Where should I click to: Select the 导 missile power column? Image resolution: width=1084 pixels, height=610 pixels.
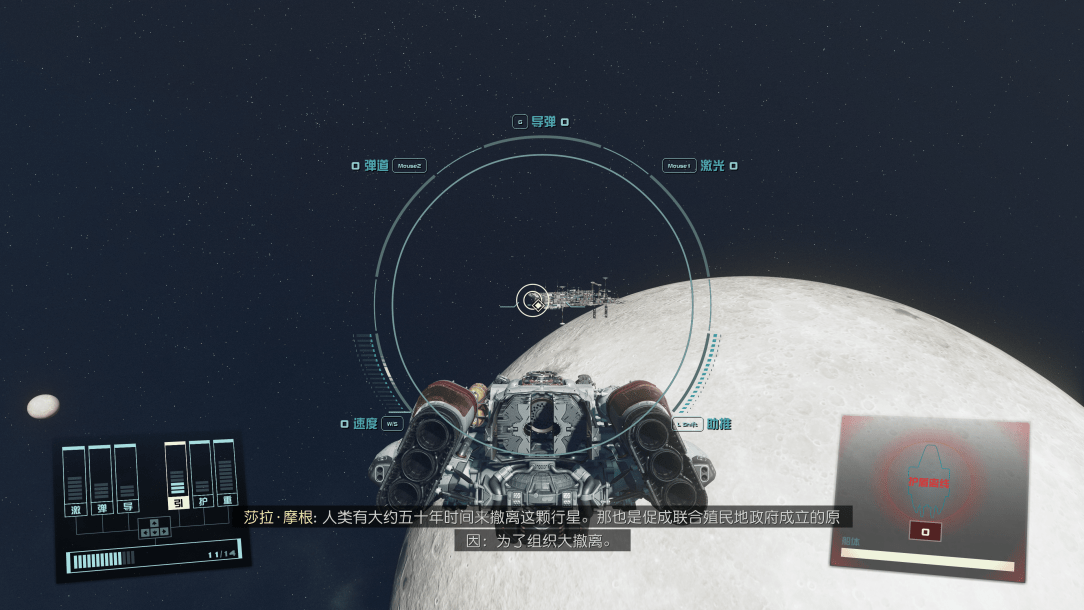pos(126,481)
